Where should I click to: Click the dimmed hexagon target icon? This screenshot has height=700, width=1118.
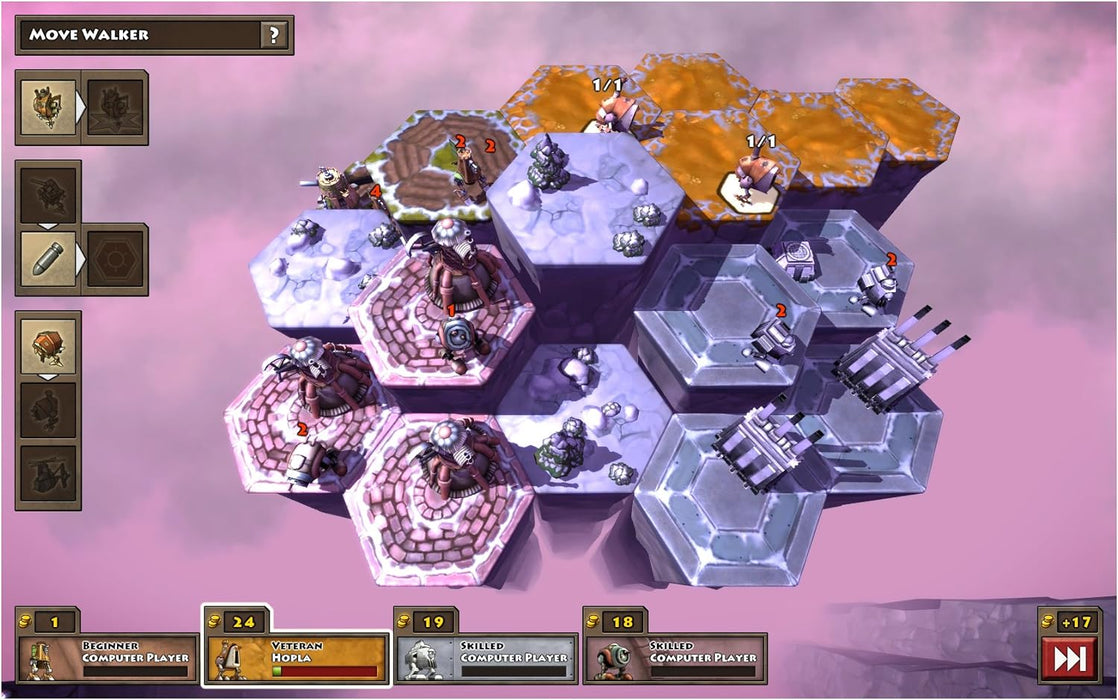tap(116, 259)
